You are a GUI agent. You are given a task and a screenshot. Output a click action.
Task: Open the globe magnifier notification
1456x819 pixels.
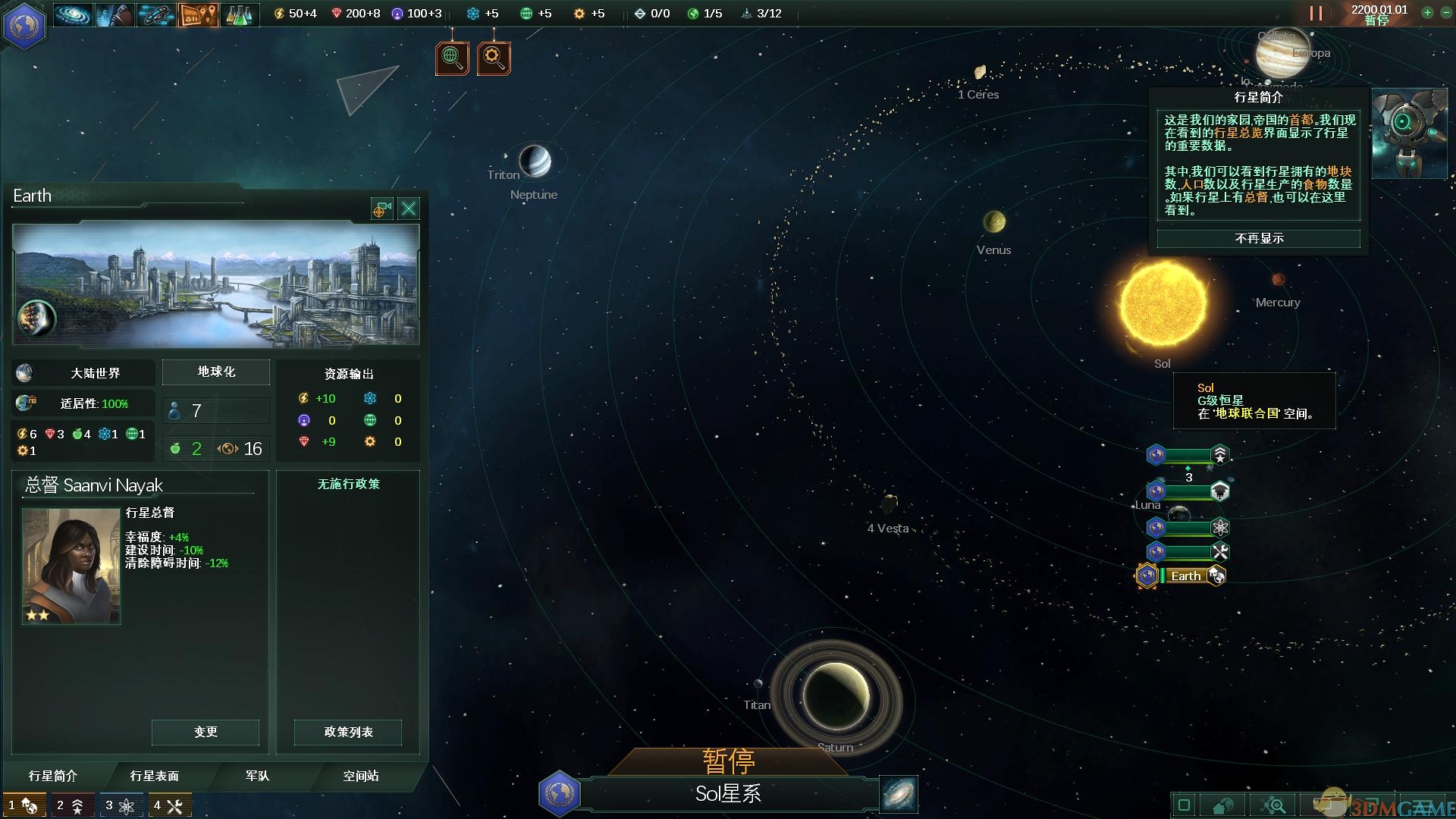(x=452, y=58)
